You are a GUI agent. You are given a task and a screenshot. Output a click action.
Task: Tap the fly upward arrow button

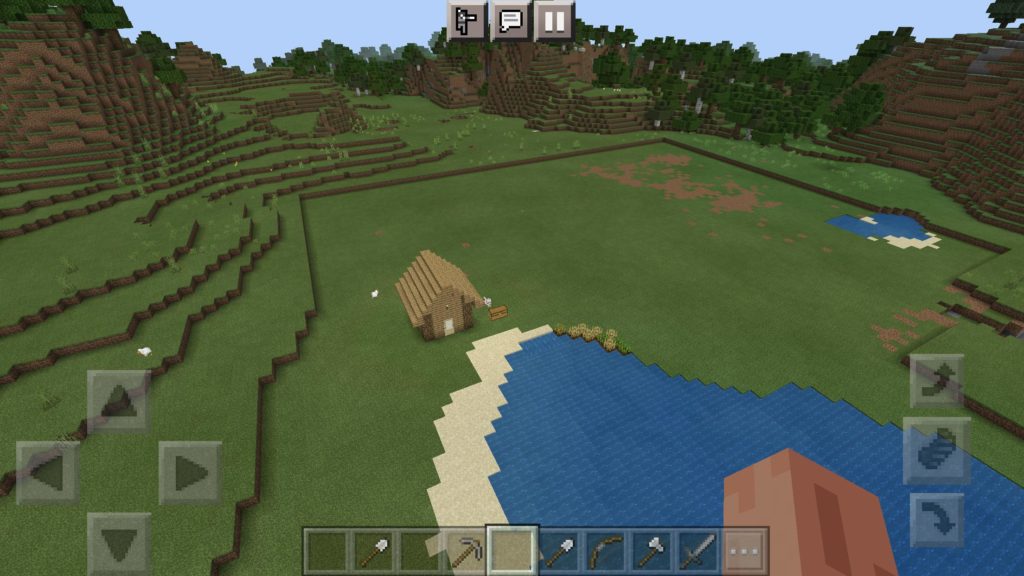937,381
